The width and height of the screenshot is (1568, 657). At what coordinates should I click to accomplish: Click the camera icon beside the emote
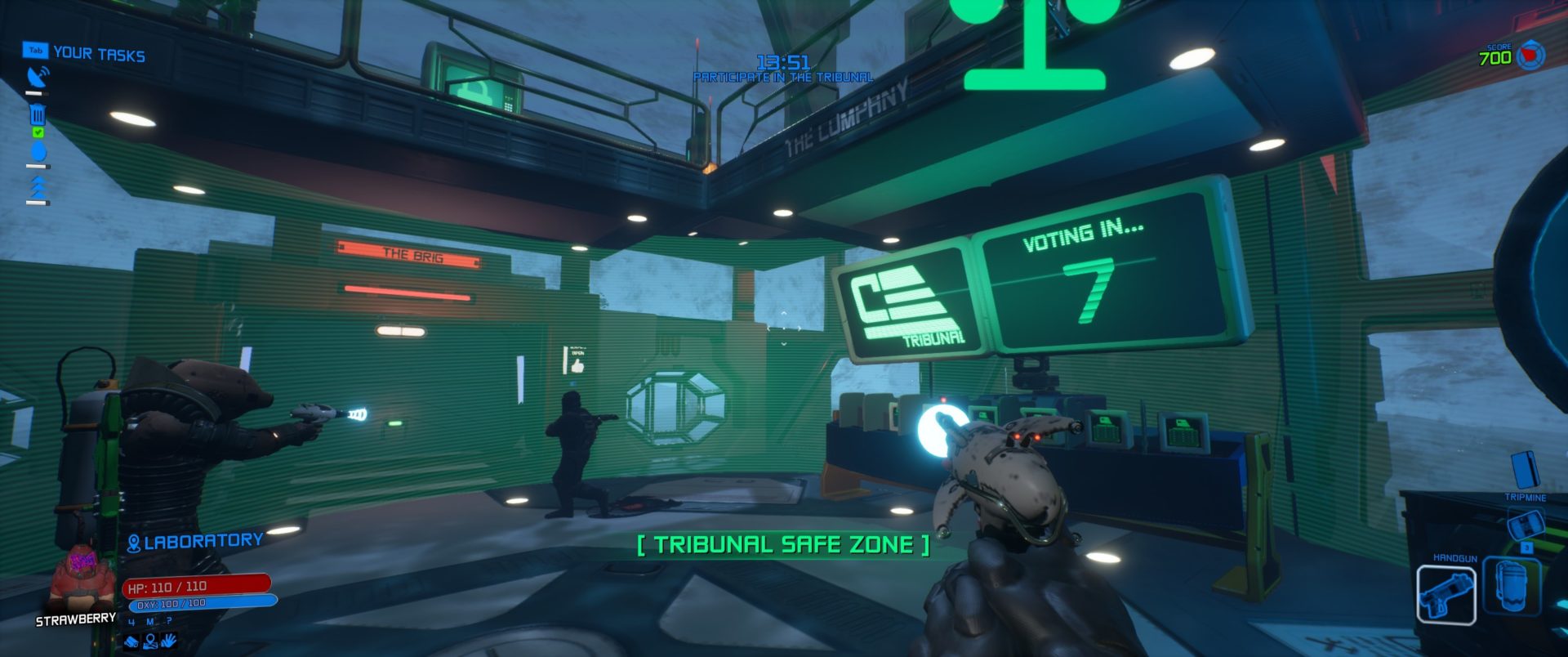(131, 642)
